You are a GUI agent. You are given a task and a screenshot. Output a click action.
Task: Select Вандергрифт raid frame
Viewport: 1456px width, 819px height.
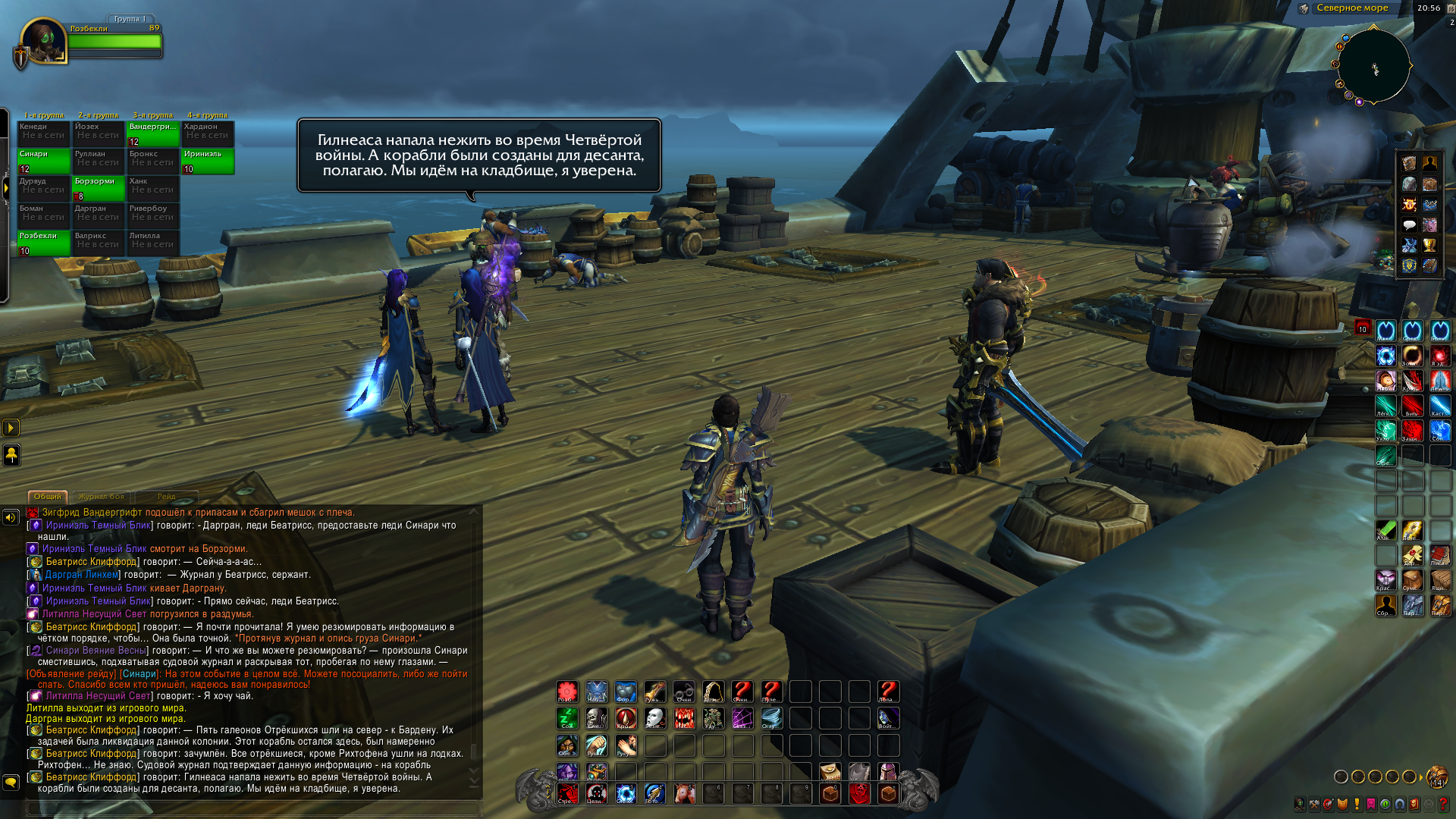coord(153,133)
